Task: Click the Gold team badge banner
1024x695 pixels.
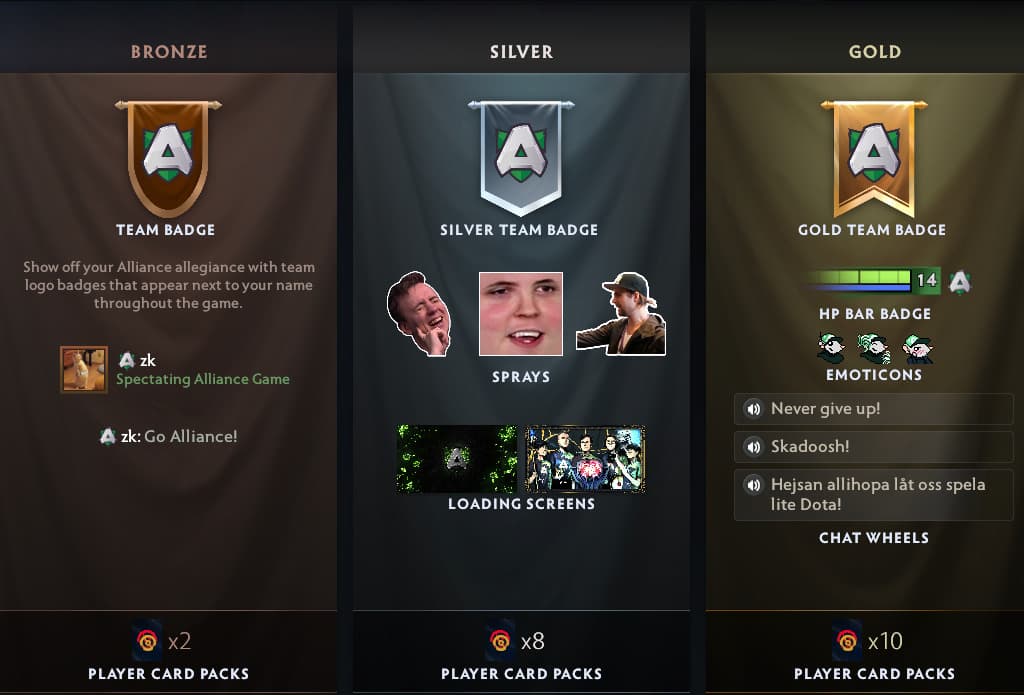Action: pyautogui.click(x=874, y=156)
